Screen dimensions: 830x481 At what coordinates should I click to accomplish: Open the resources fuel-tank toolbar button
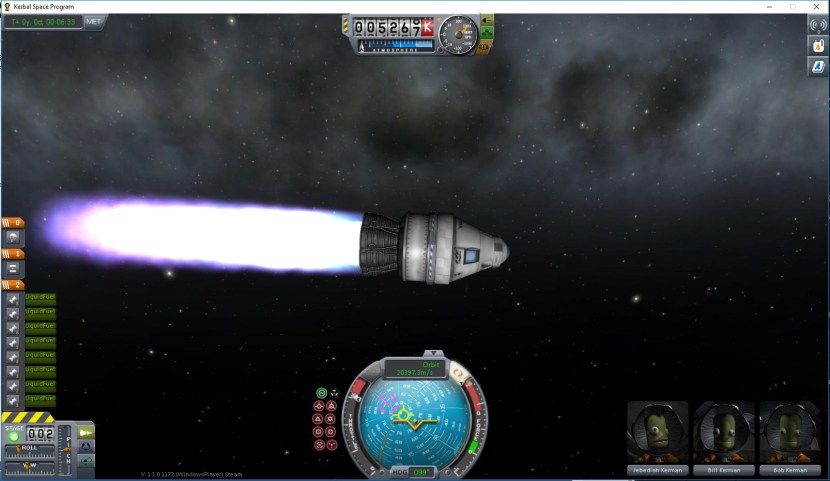click(x=816, y=46)
